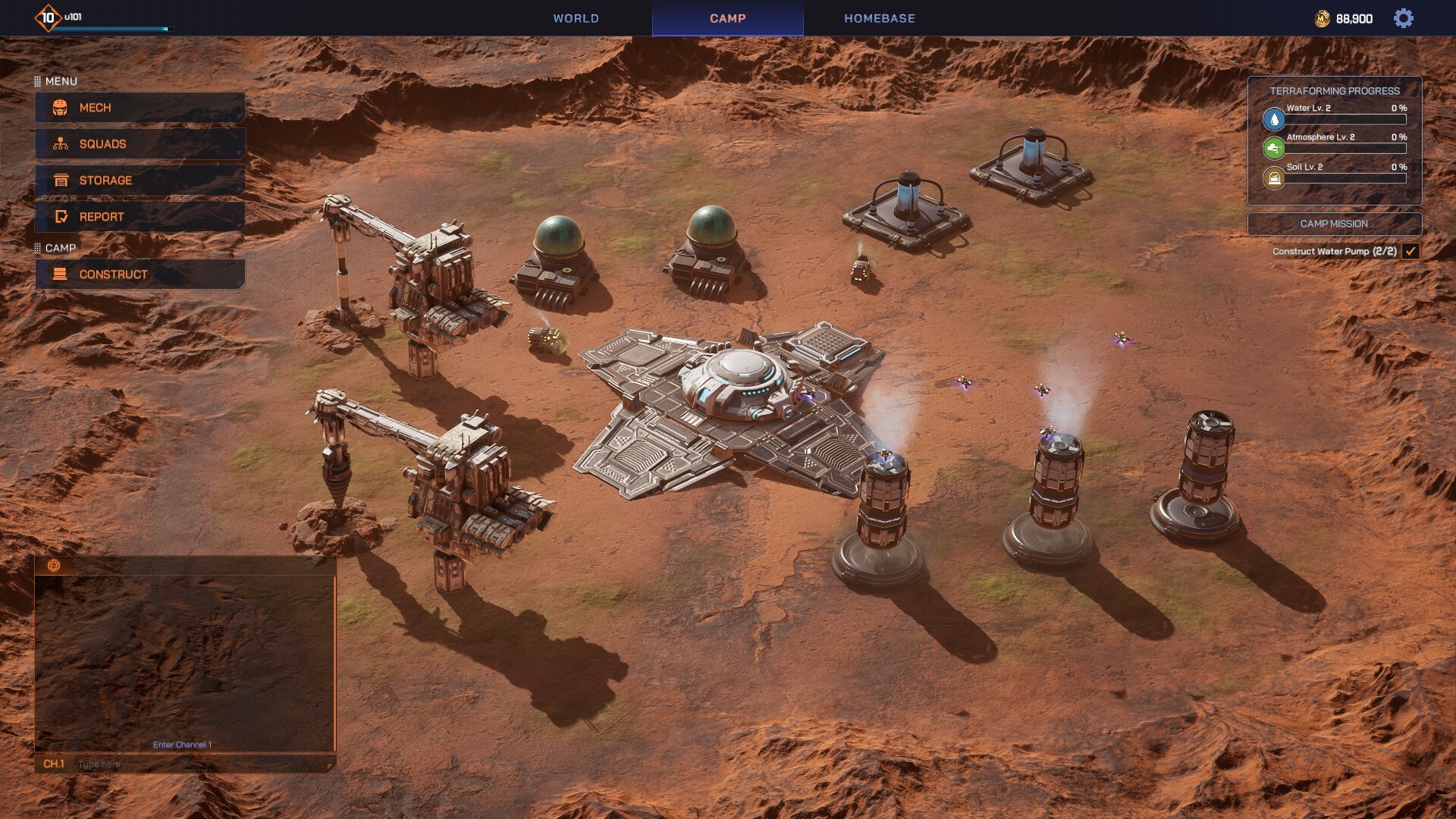Select the chat globe channel tab
This screenshot has height=819, width=1456.
click(54, 565)
